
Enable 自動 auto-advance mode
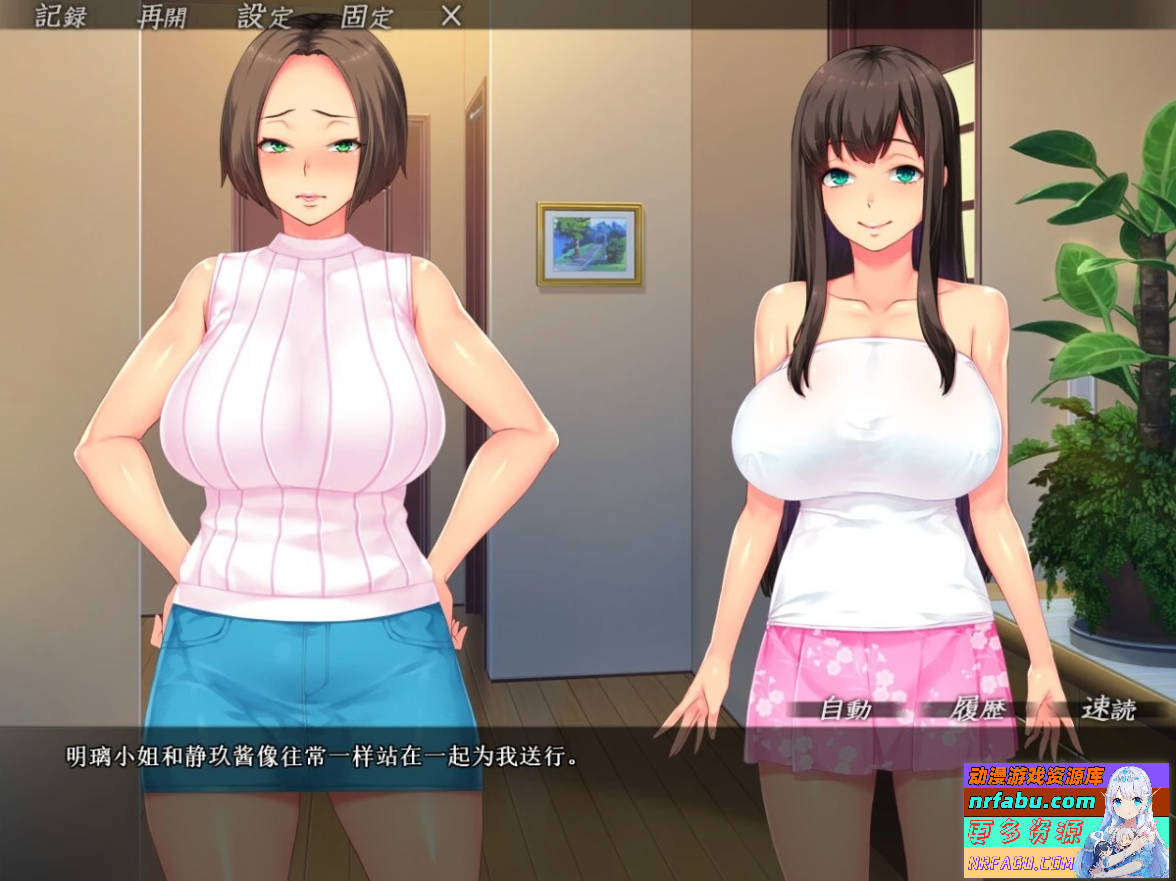click(845, 710)
